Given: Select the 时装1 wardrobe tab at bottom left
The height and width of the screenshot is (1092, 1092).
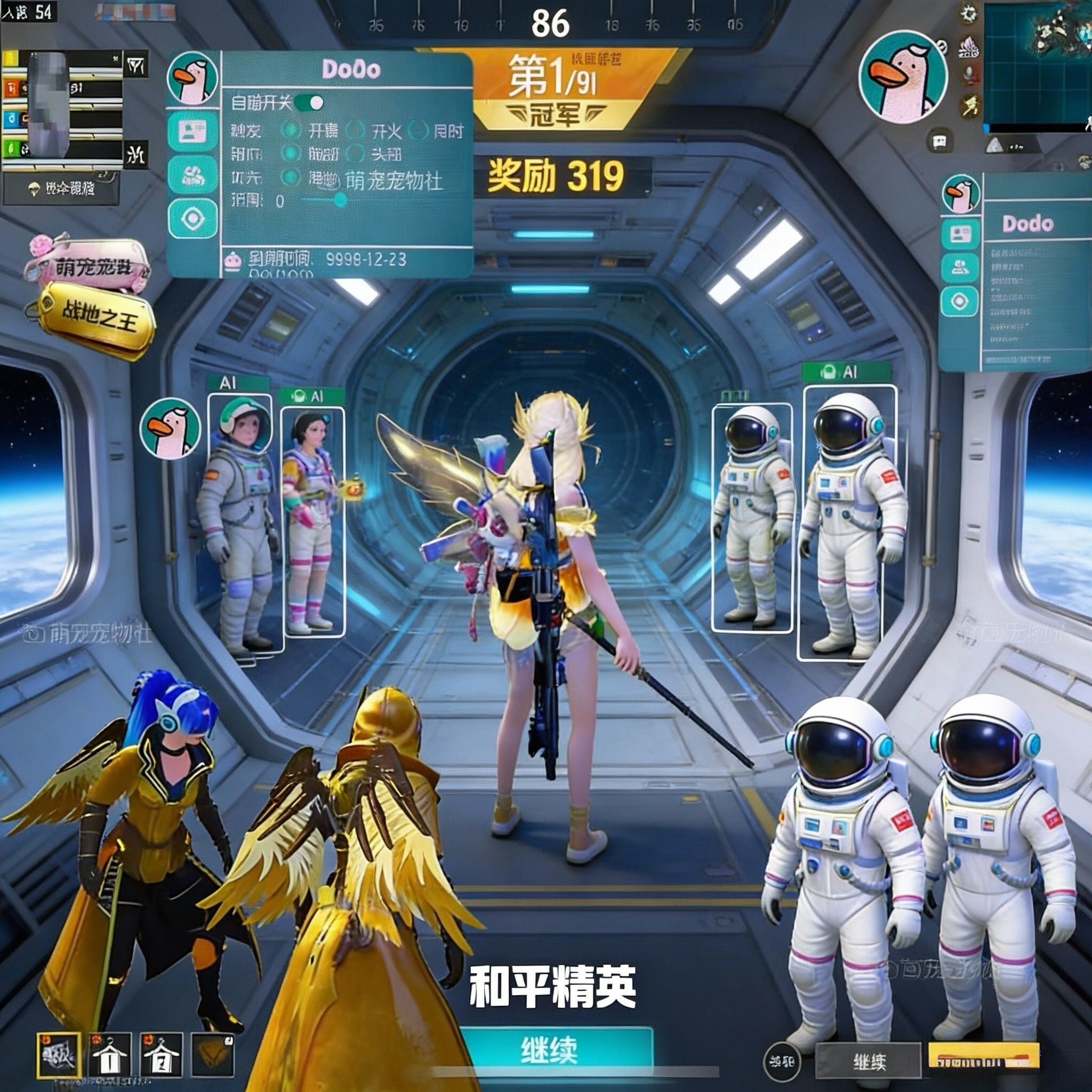Looking at the screenshot, I should click(x=110, y=1055).
